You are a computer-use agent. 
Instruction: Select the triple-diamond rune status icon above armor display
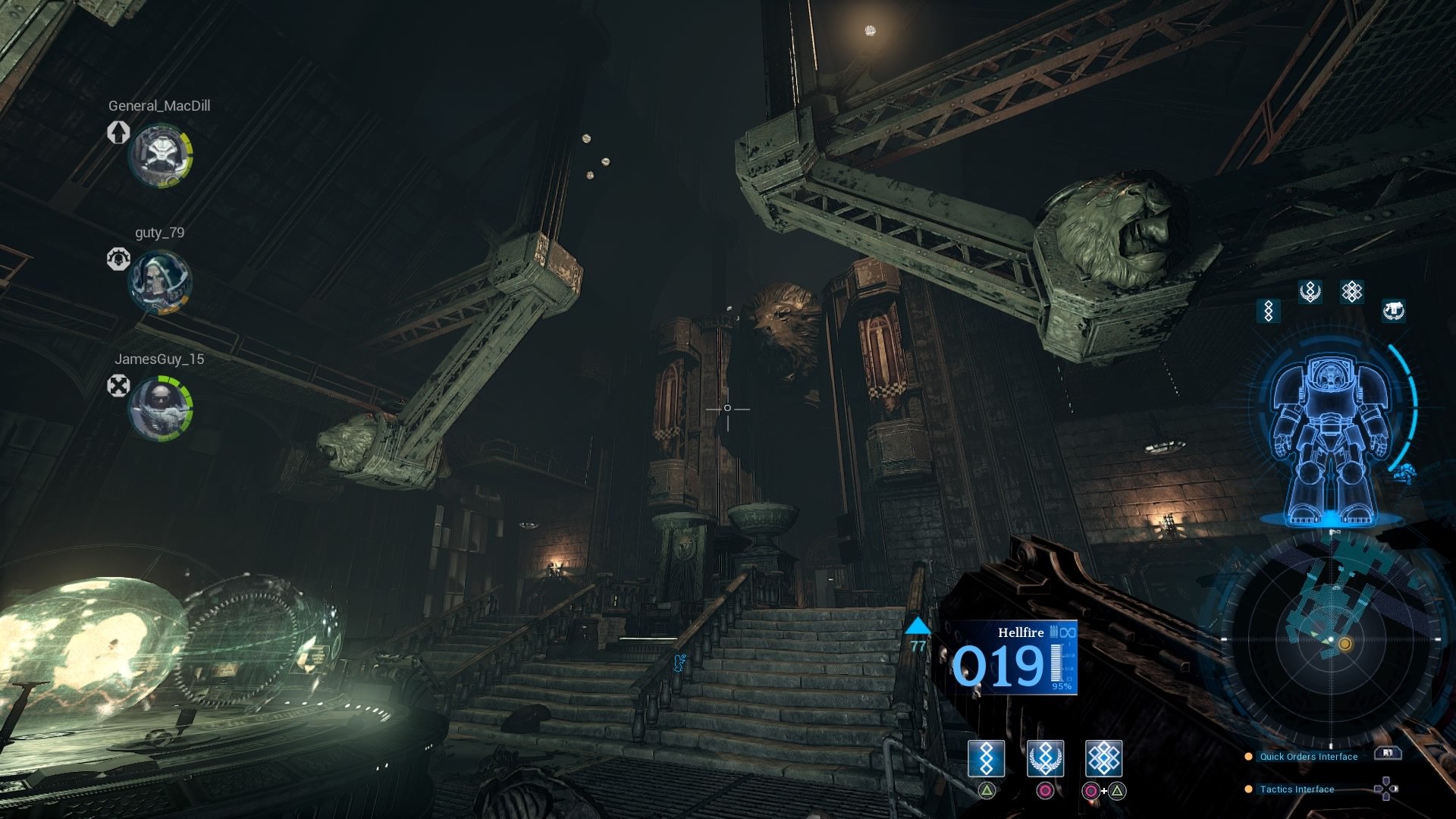click(x=1267, y=312)
